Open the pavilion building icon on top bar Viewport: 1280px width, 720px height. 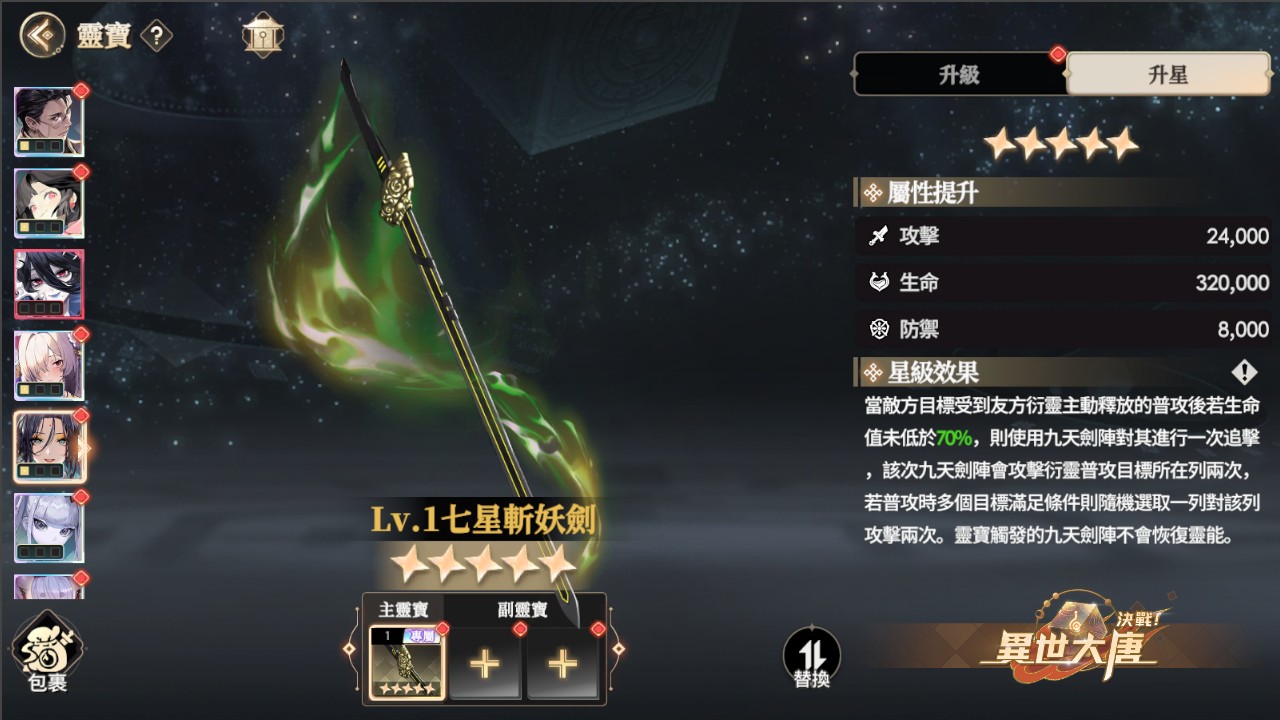click(x=261, y=33)
